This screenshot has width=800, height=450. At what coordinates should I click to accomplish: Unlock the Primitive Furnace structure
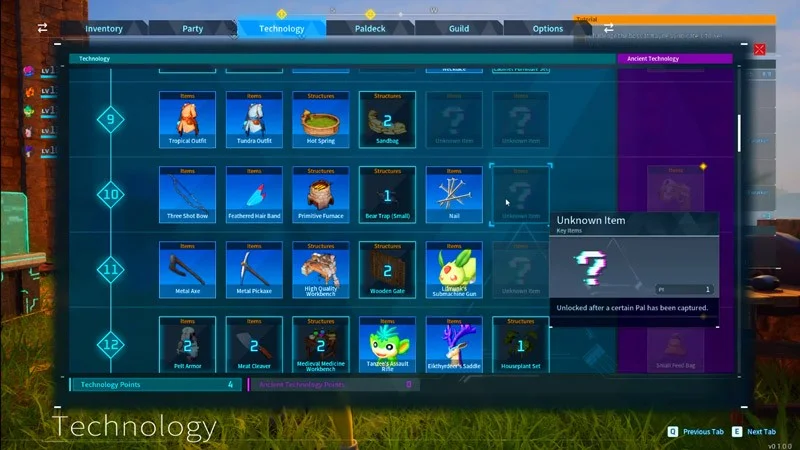click(320, 194)
